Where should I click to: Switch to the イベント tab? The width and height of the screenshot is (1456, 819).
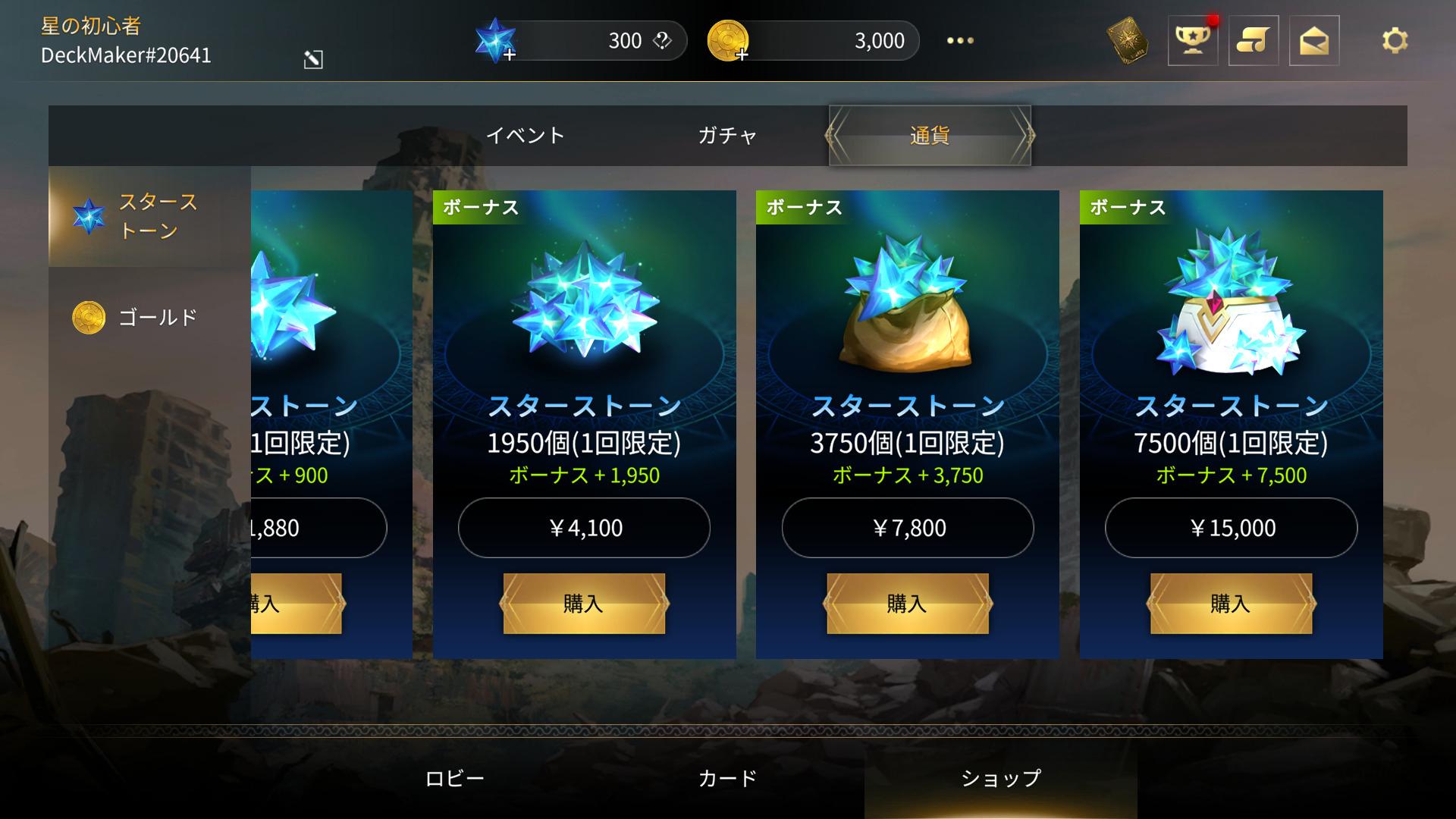click(x=525, y=136)
